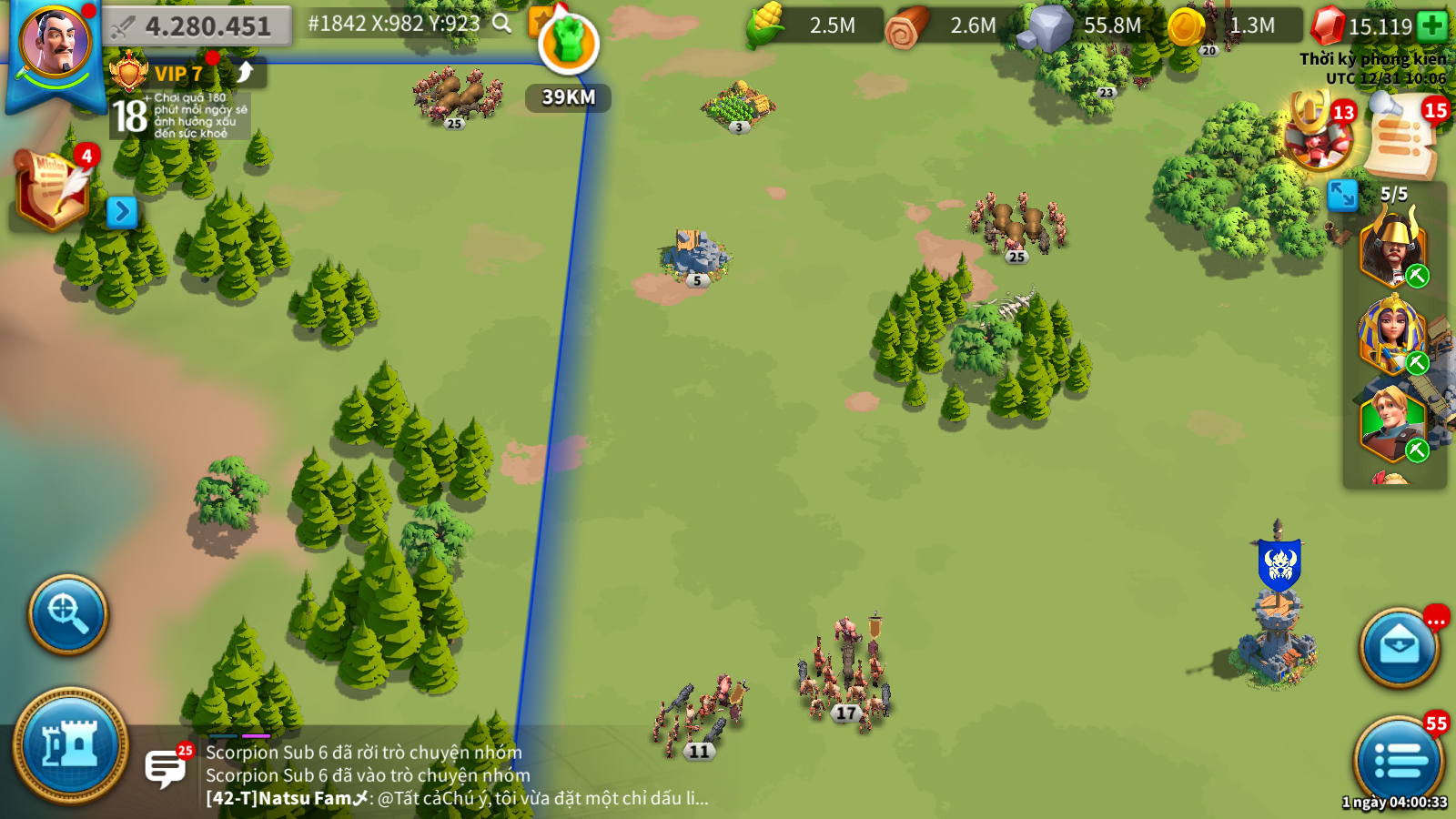Add gems with the green plus button
This screenshot has height=819, width=1456.
pos(1432,25)
